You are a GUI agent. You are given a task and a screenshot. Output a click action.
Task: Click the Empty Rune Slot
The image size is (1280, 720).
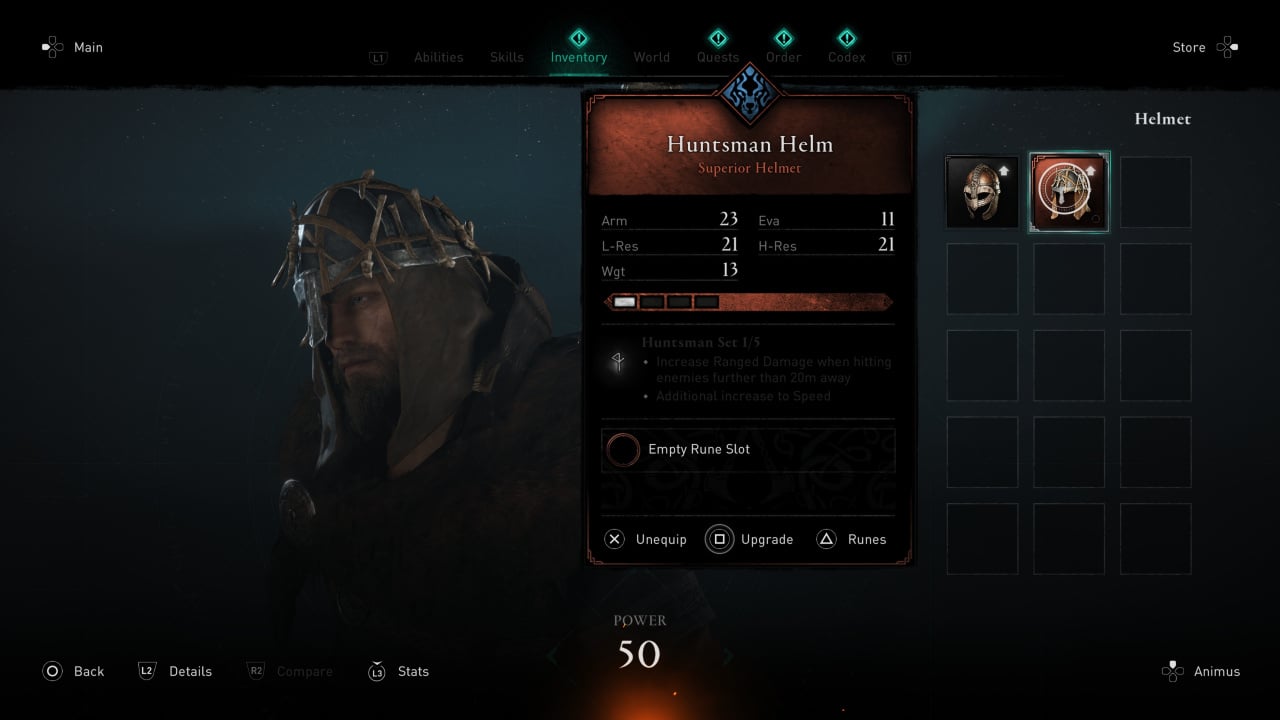tap(748, 450)
